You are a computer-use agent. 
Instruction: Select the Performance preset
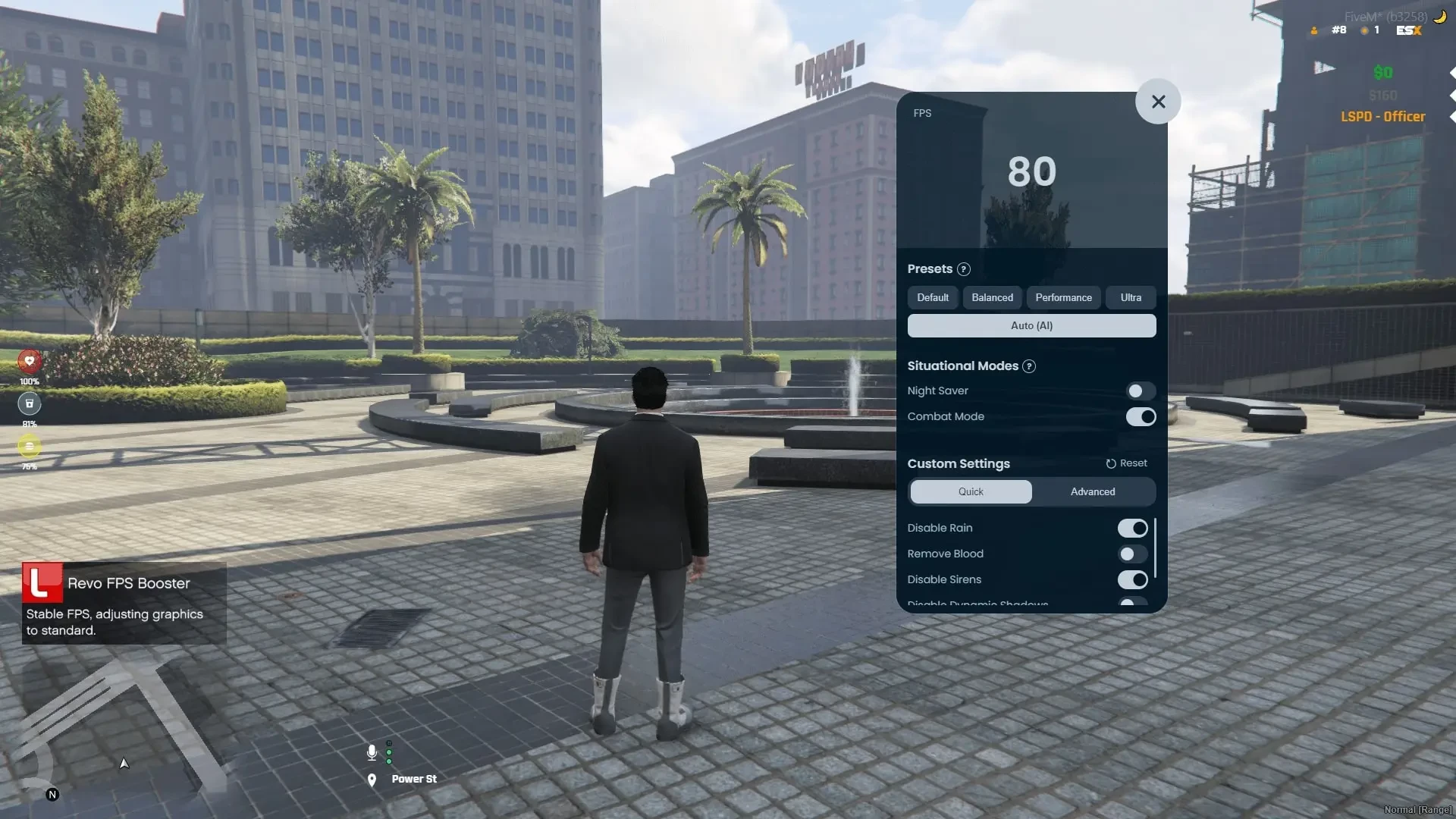click(1063, 297)
